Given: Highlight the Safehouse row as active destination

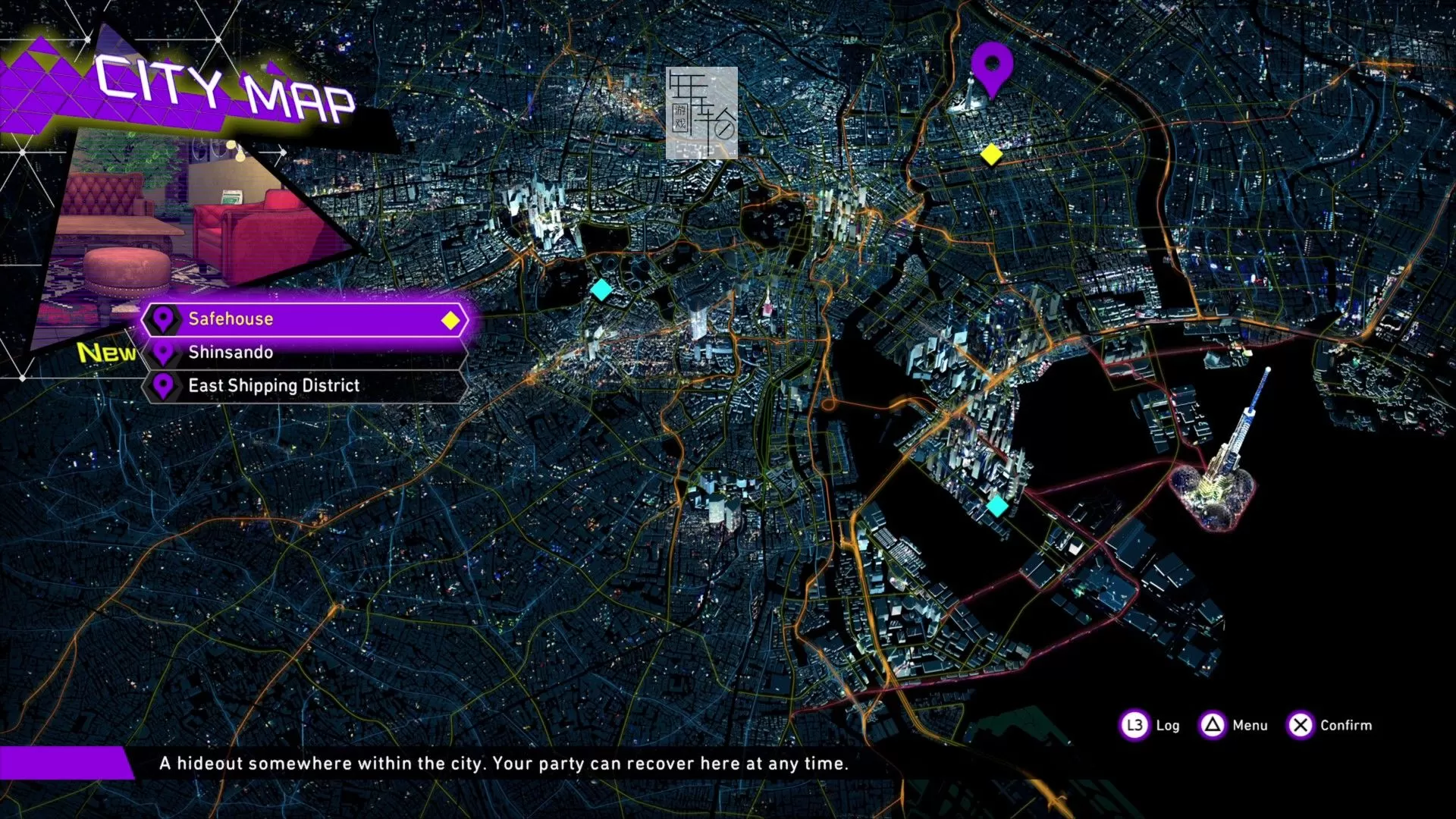Looking at the screenshot, I should coord(303,319).
